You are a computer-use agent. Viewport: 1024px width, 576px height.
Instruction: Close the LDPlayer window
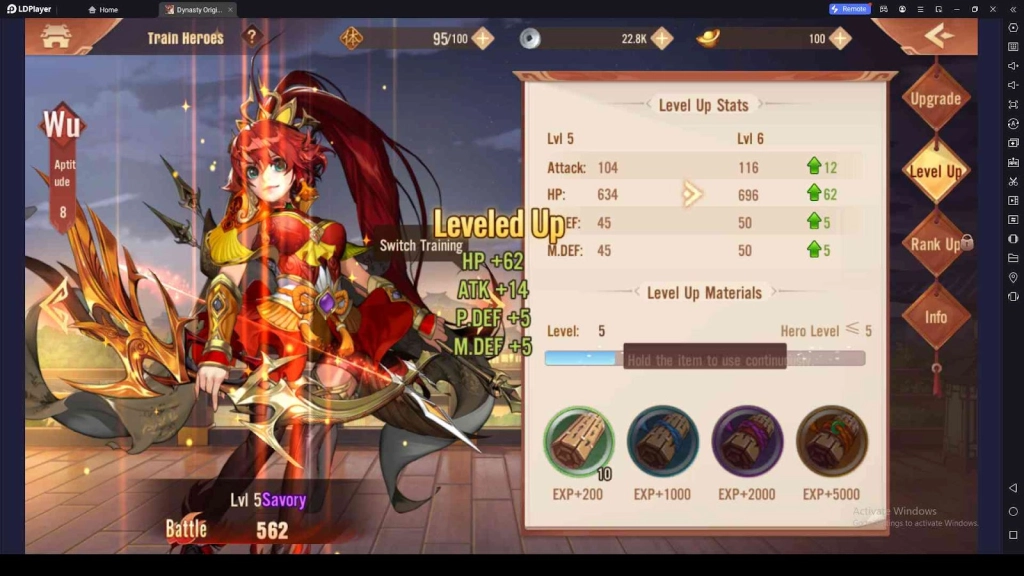[993, 9]
